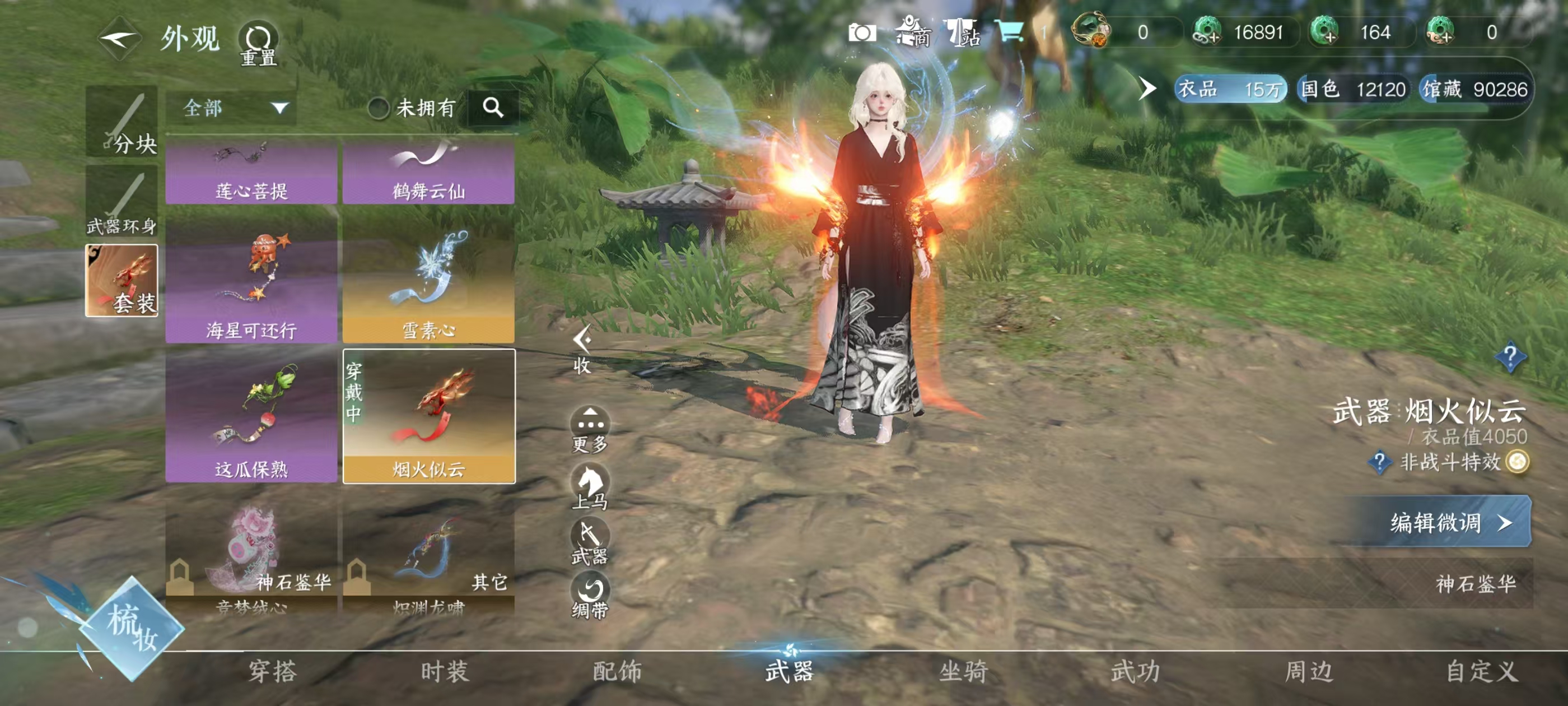Show more options via 更多
Image resolution: width=1568 pixels, height=706 pixels.
click(590, 429)
